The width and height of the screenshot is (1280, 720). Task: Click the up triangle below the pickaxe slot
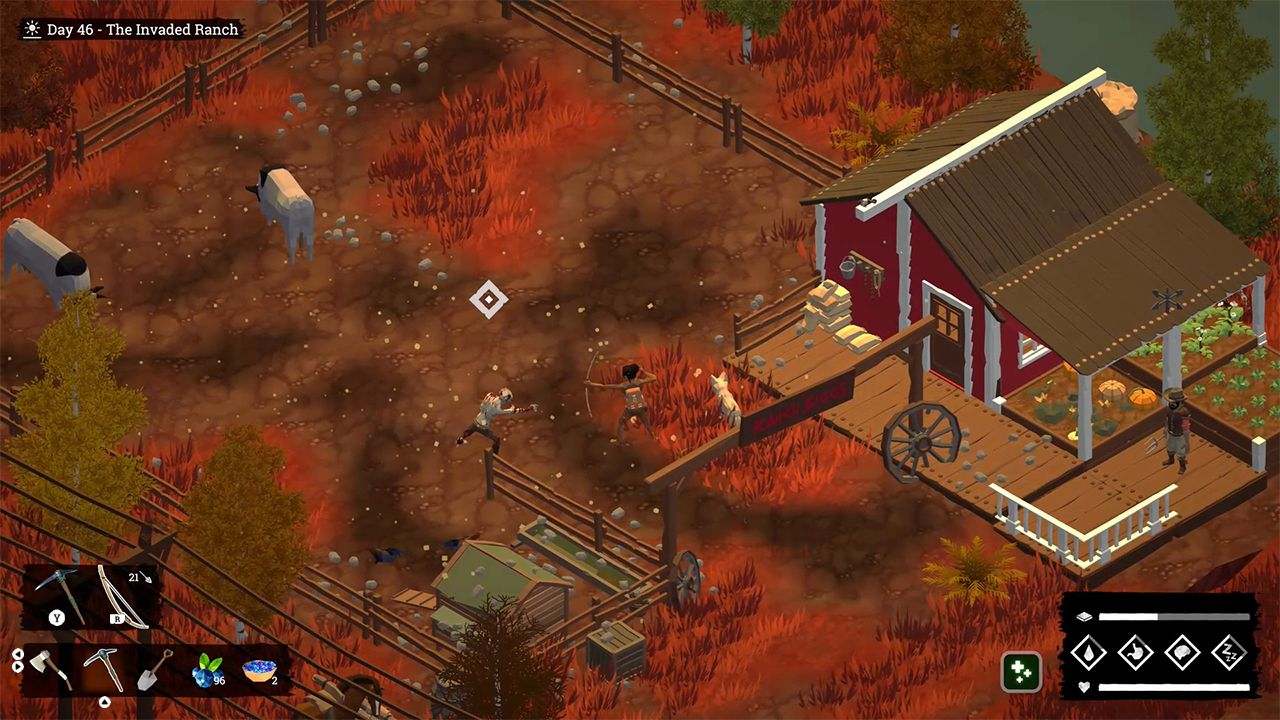point(105,702)
